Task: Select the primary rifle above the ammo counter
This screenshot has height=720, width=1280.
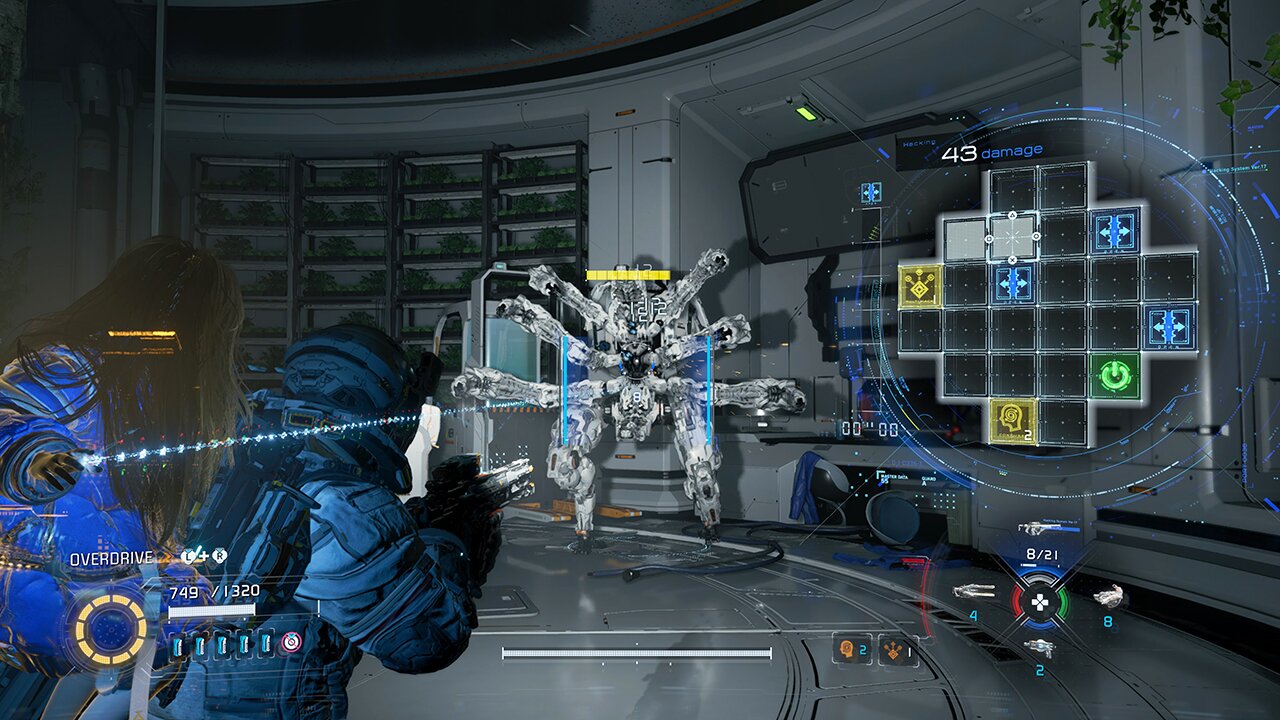Action: click(1040, 528)
